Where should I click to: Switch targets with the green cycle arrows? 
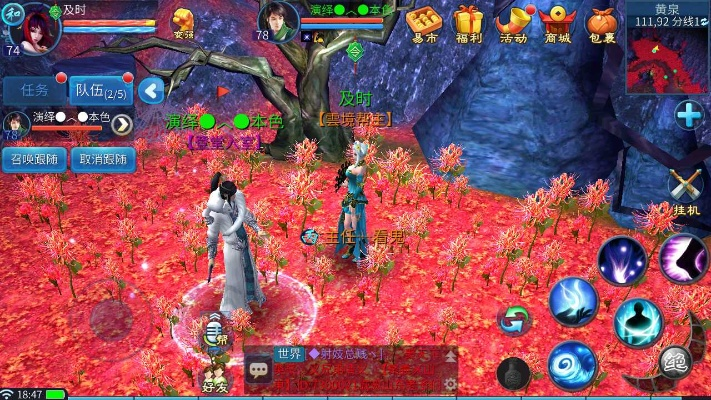(x=514, y=320)
